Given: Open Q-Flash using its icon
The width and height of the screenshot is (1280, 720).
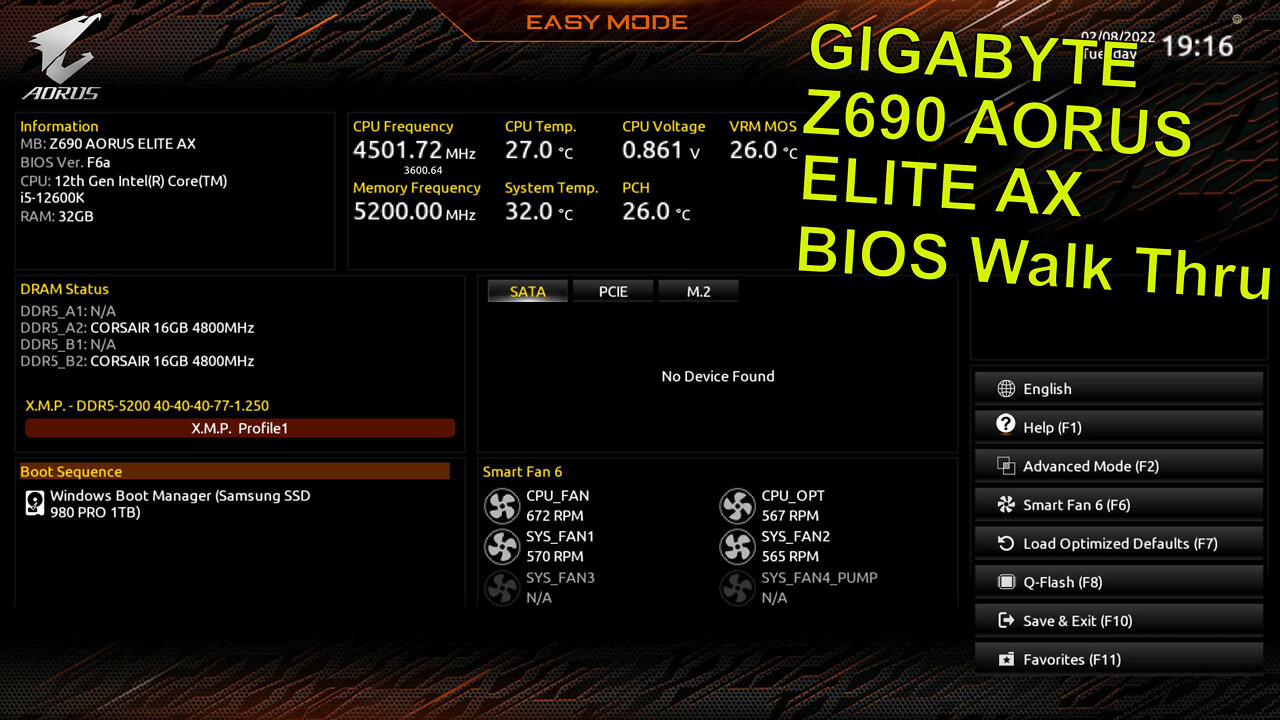Looking at the screenshot, I should 1005,582.
